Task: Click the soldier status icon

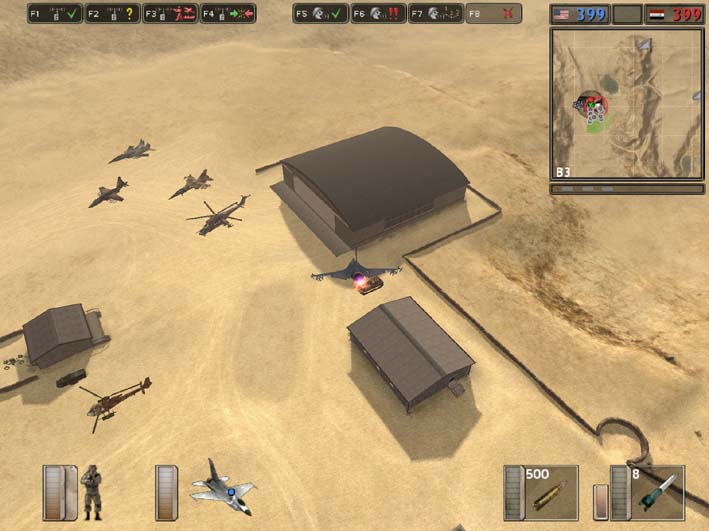Action: [91, 491]
